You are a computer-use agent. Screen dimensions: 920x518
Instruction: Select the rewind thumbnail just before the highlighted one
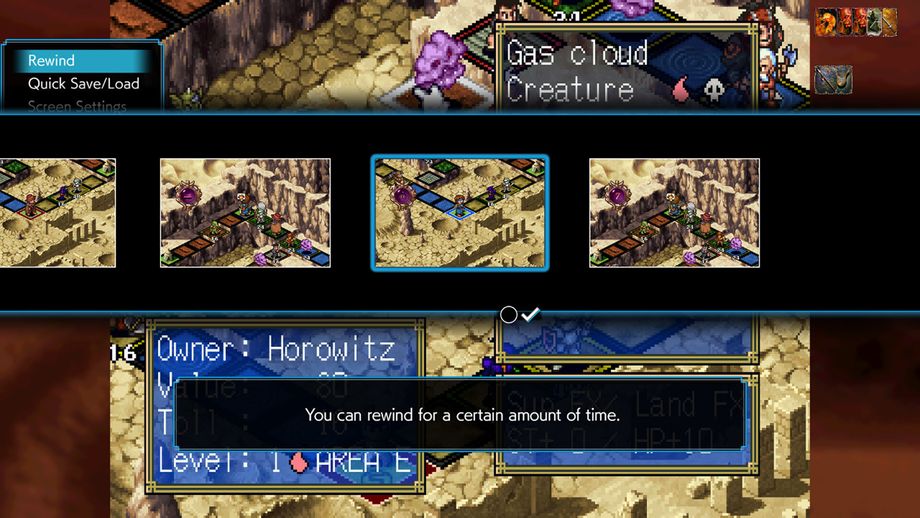[x=245, y=213]
